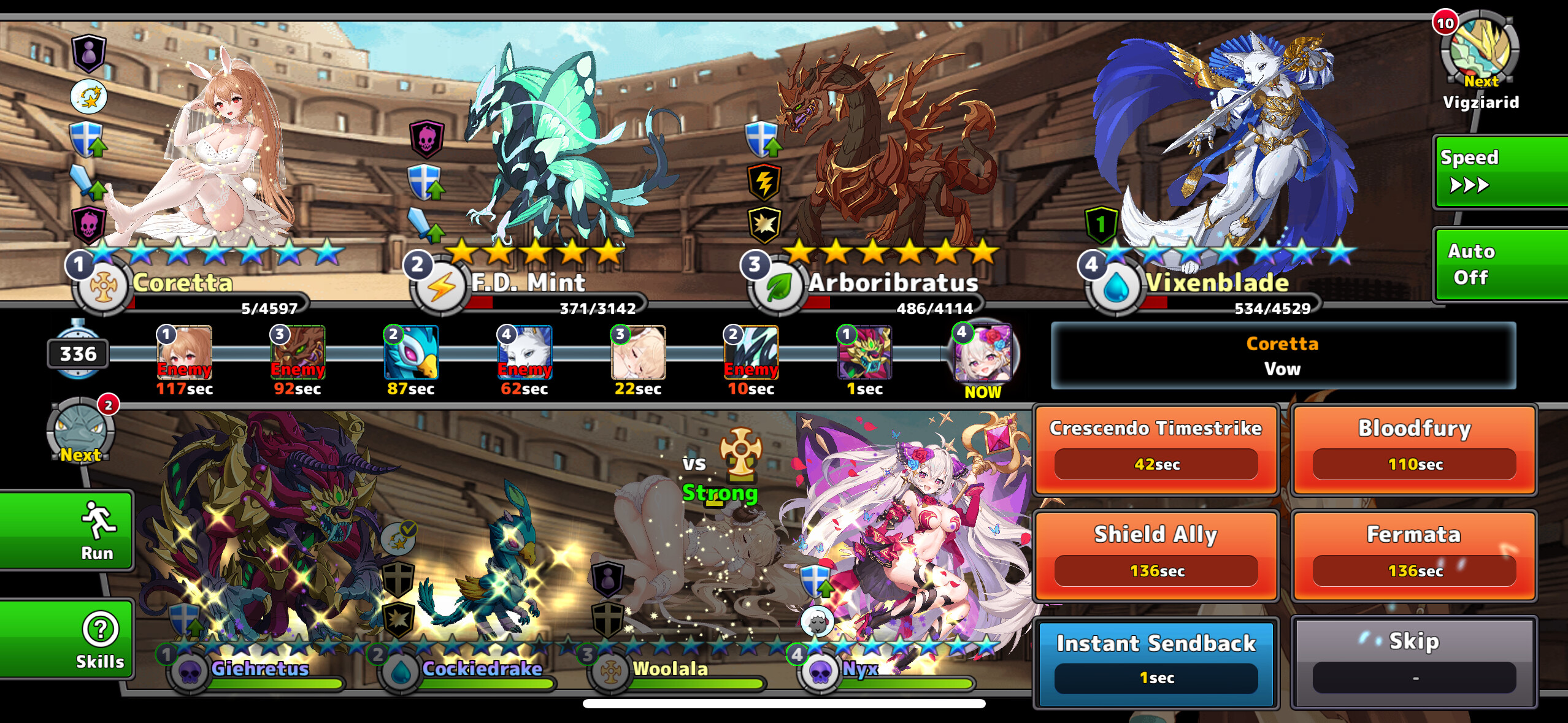The width and height of the screenshot is (1568, 723).
Task: Open the Skills help panel
Action: (x=66, y=640)
